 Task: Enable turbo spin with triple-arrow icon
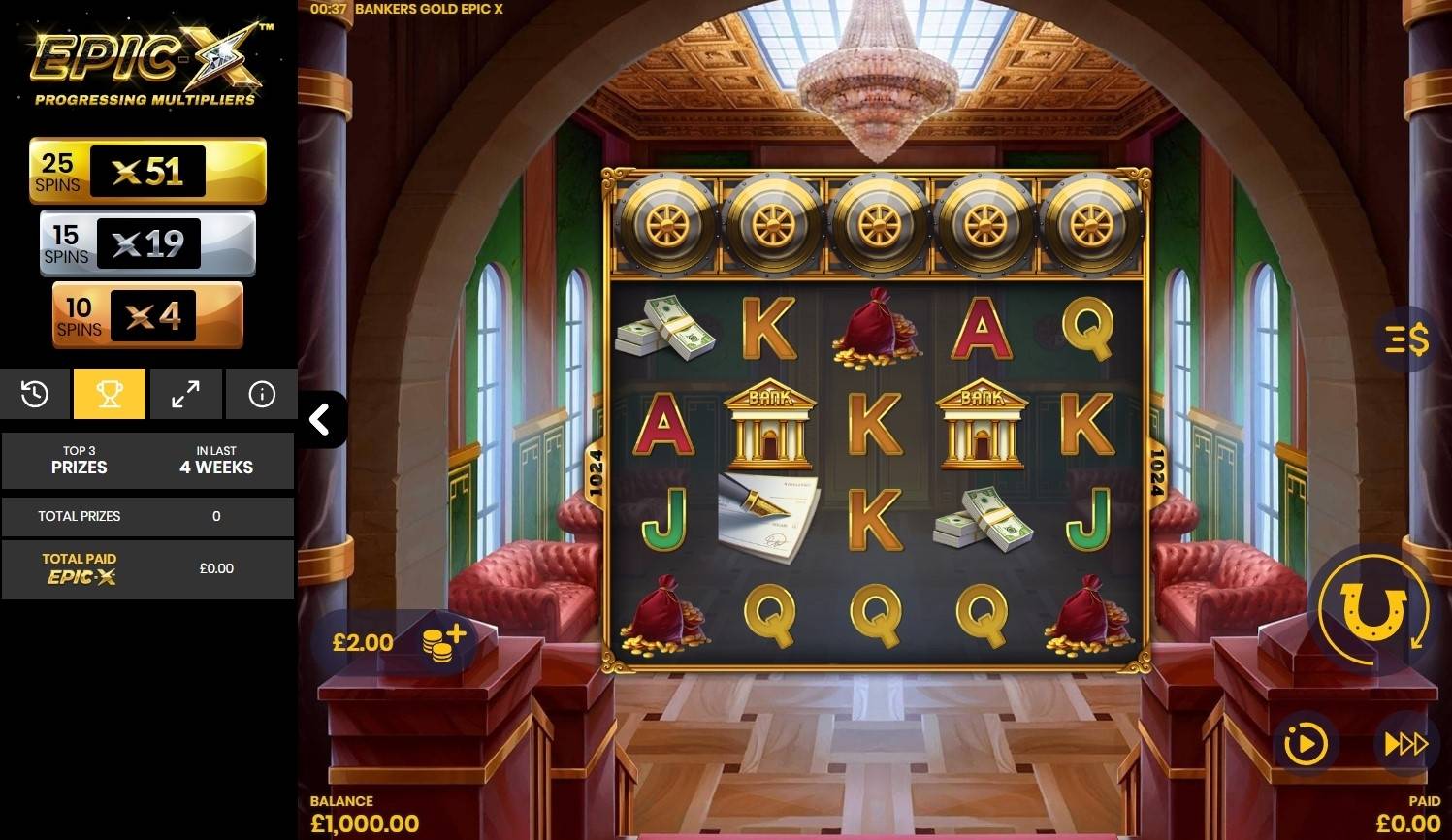pyautogui.click(x=1405, y=743)
